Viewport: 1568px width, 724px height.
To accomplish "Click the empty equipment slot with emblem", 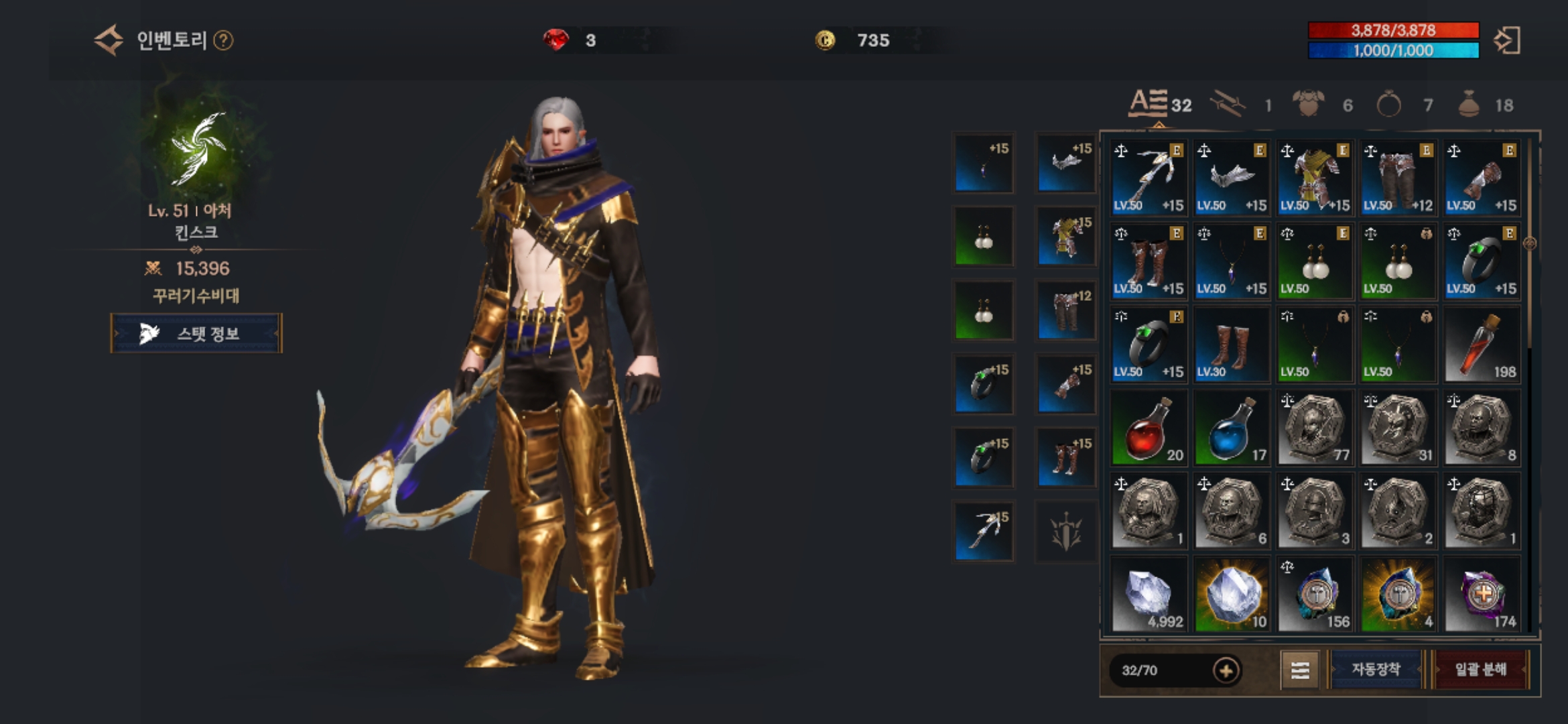I will click(1066, 531).
